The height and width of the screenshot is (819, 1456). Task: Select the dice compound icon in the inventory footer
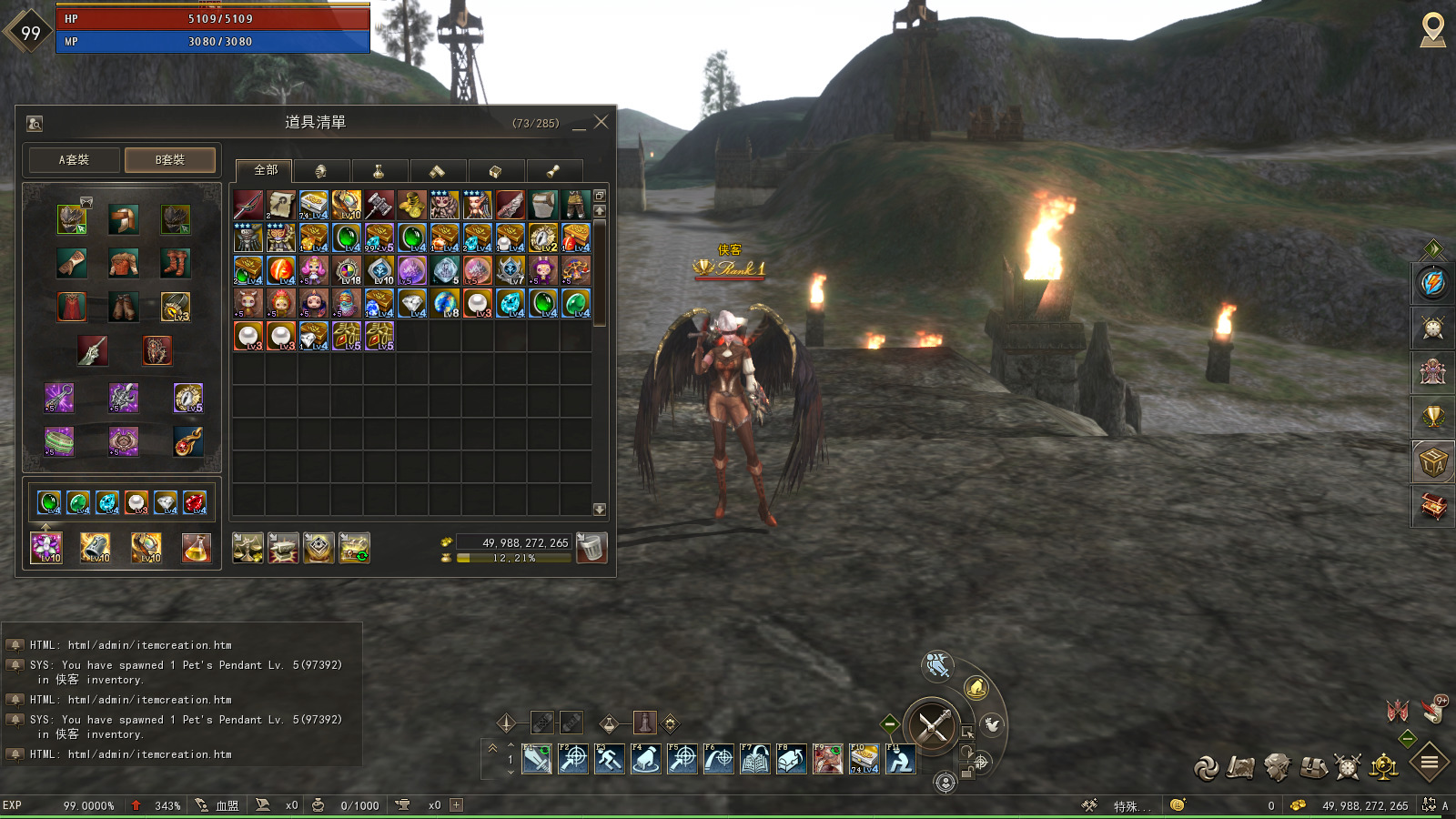point(320,548)
